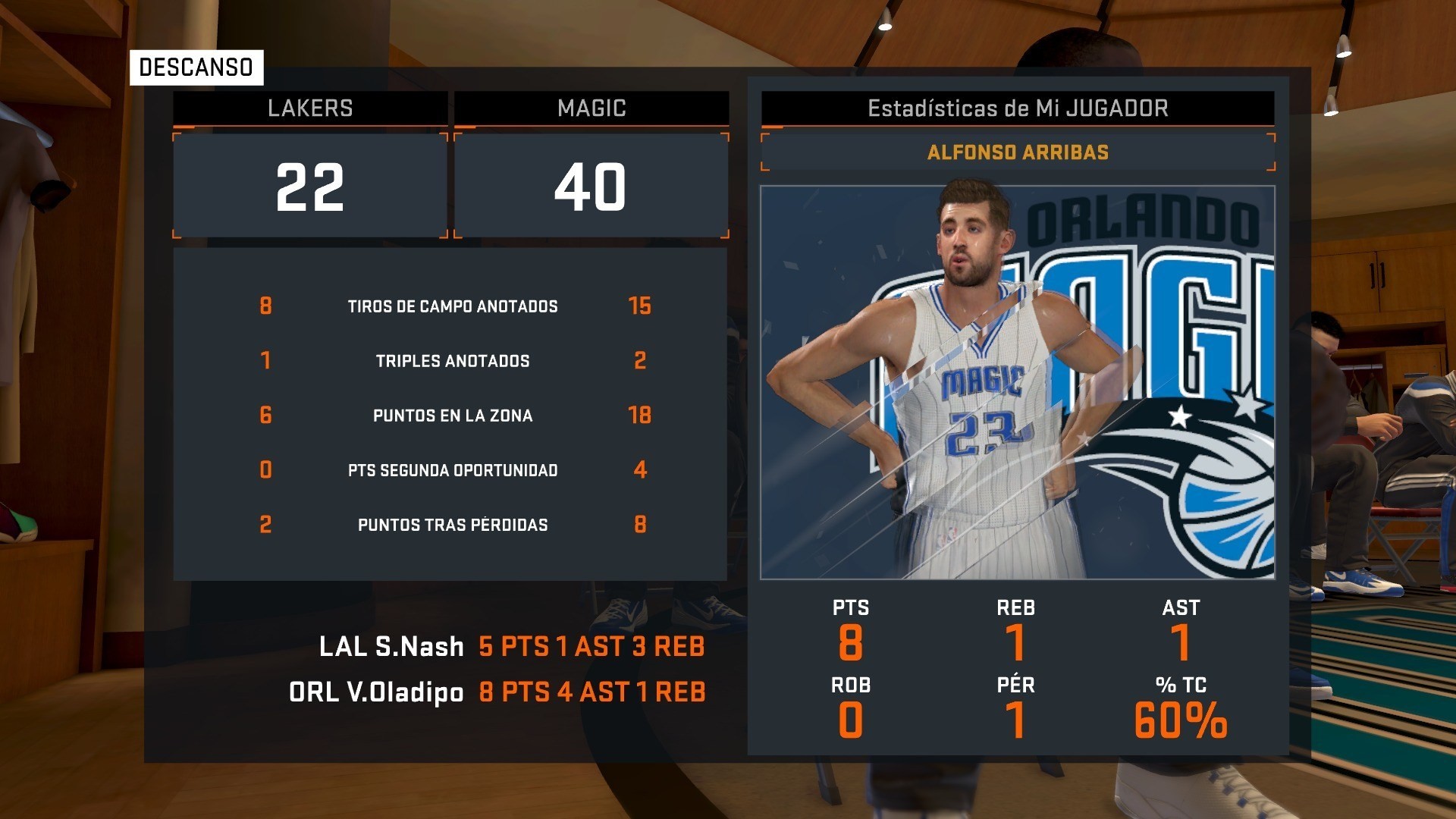
Task: Select the MAGIC score box showing 40
Action: click(591, 184)
